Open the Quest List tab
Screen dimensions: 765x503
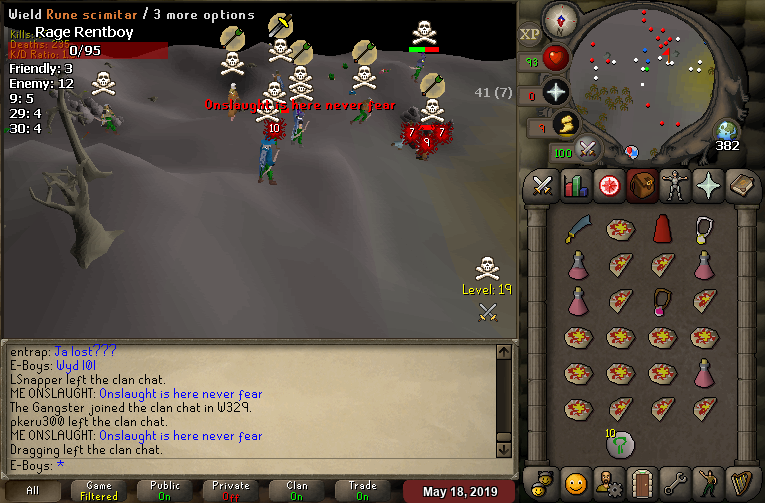pyautogui.click(x=607, y=186)
